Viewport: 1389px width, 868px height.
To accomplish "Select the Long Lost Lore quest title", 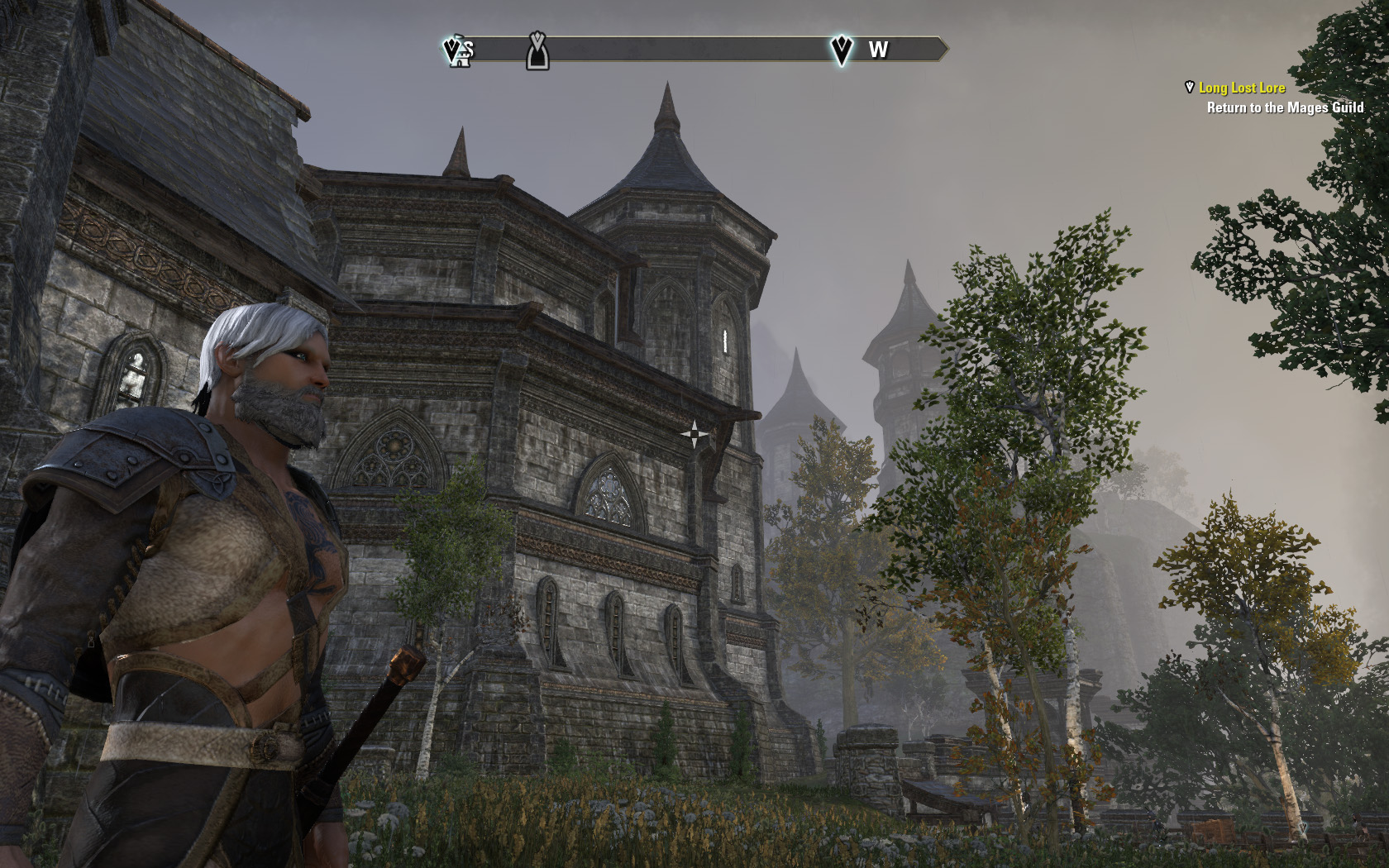I will point(1242,88).
